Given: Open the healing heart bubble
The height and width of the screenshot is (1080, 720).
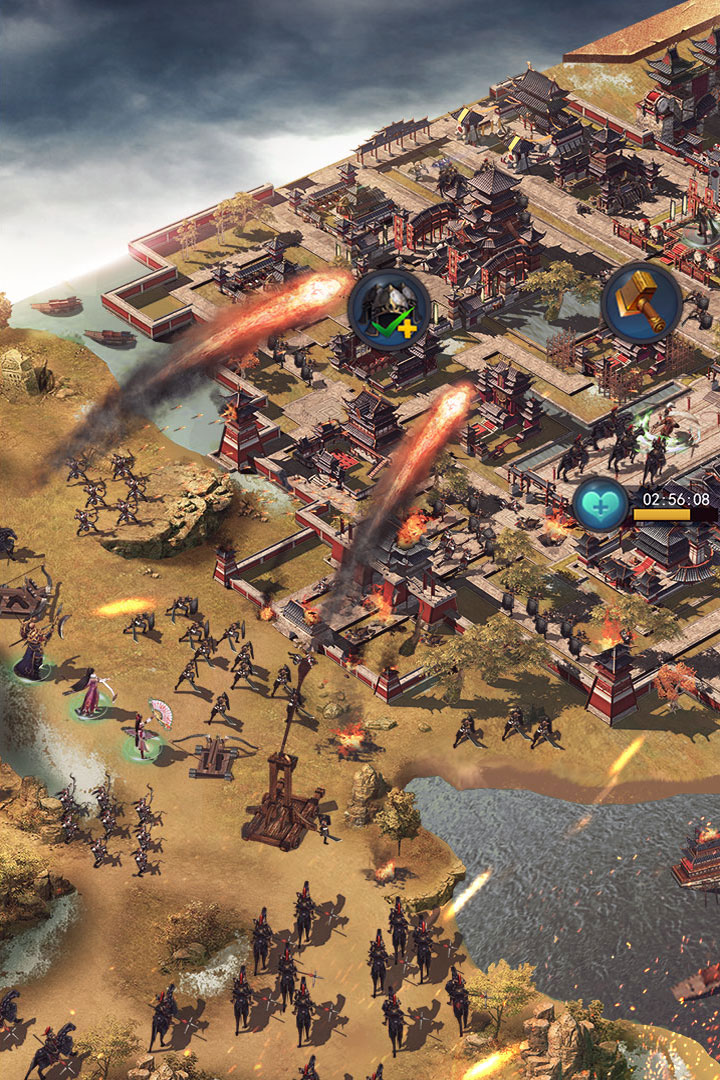Looking at the screenshot, I should [601, 505].
